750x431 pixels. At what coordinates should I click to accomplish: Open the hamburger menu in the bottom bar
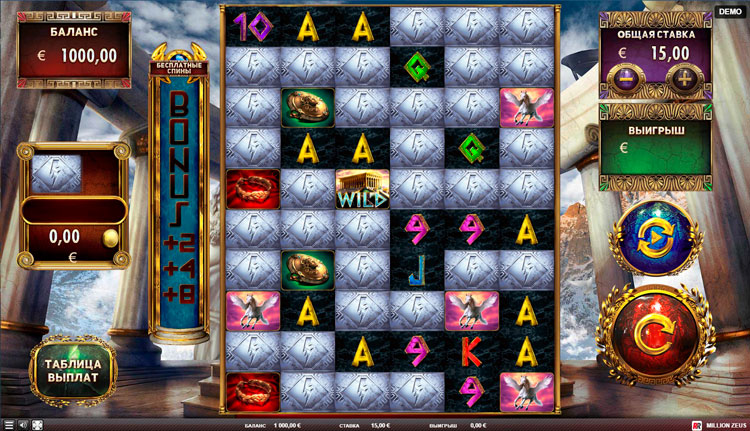tap(7, 425)
